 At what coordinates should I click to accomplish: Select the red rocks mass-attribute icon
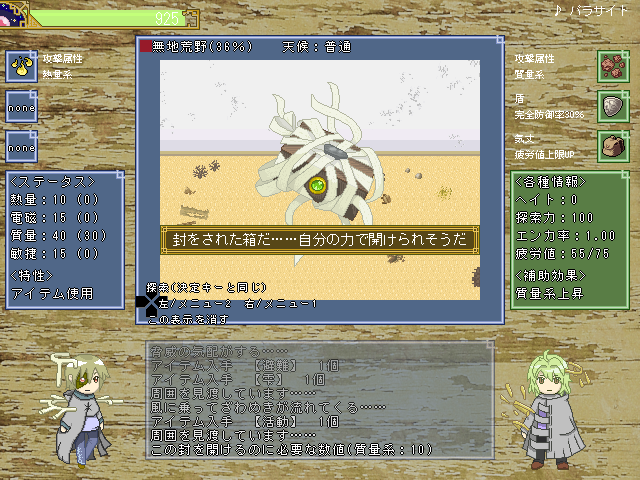coord(612,66)
